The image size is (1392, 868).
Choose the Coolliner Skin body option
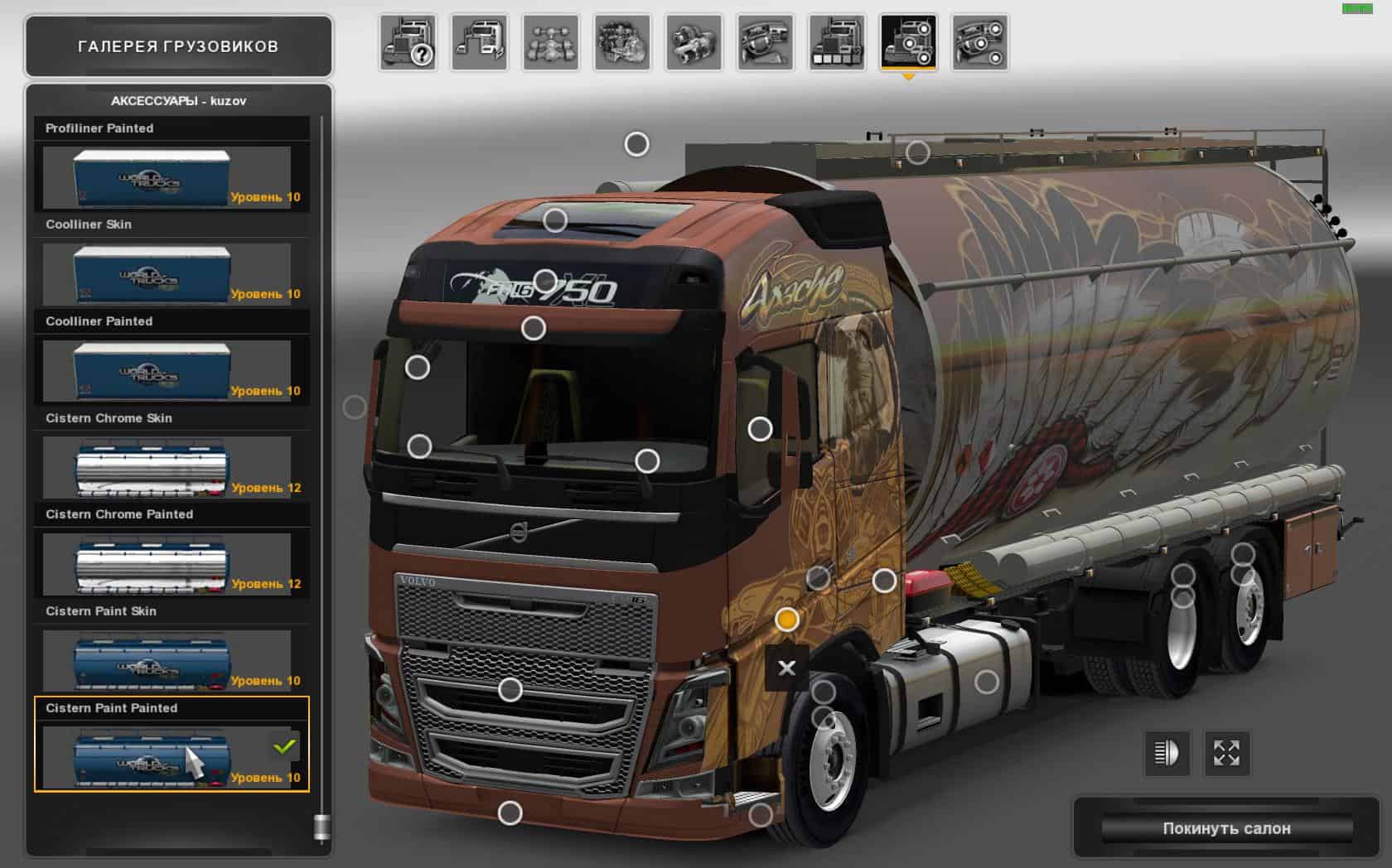click(167, 274)
